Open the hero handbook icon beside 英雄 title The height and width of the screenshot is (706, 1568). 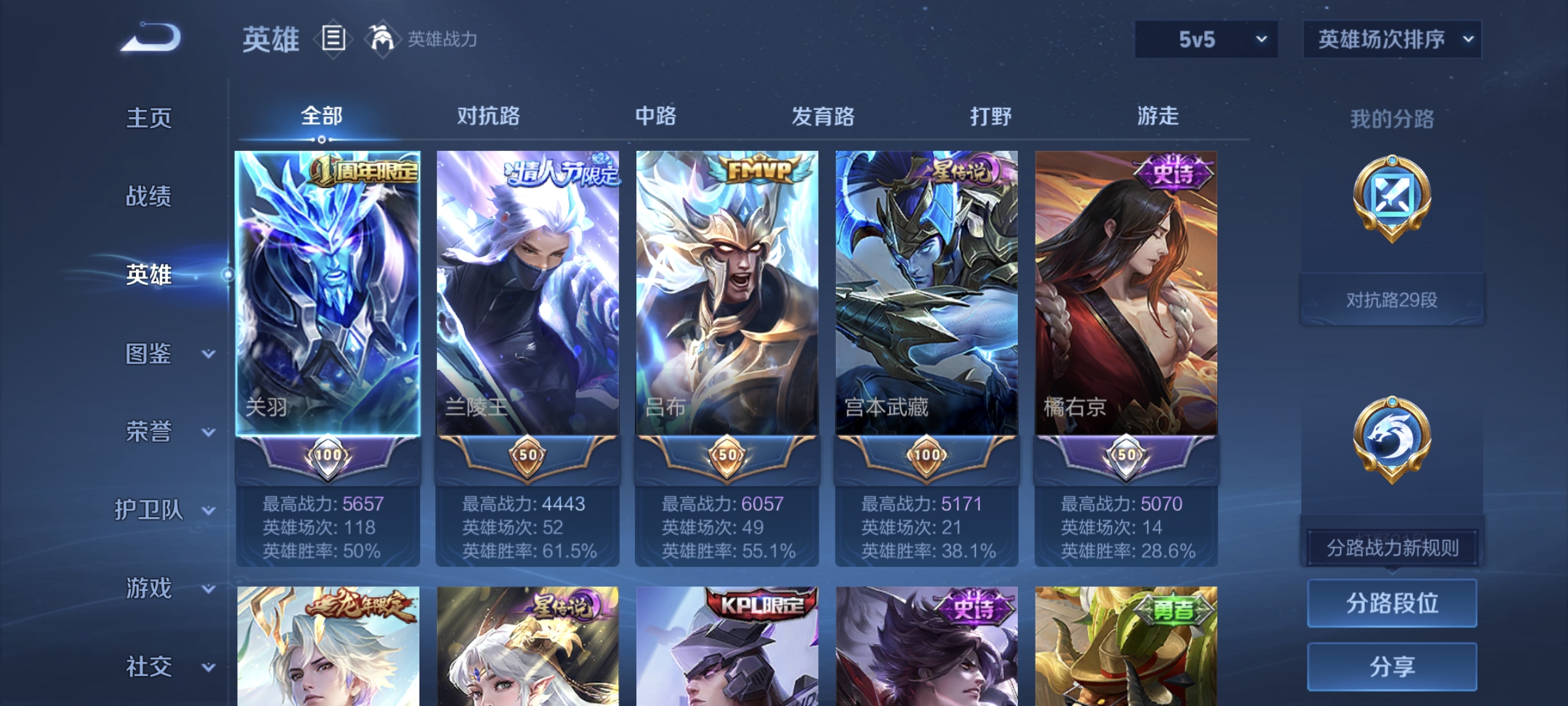coord(333,41)
